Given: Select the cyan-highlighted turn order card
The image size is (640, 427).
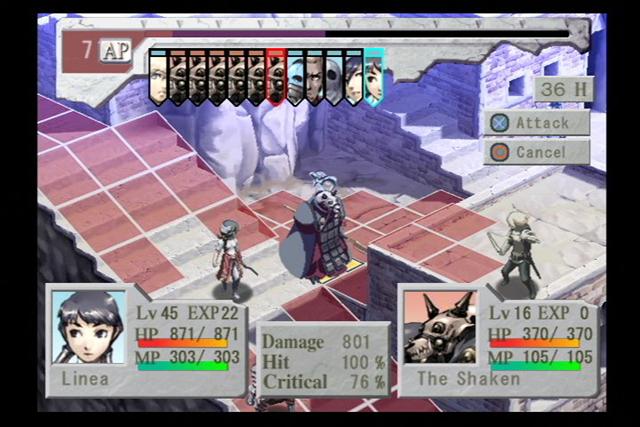Looking at the screenshot, I should click(x=374, y=77).
